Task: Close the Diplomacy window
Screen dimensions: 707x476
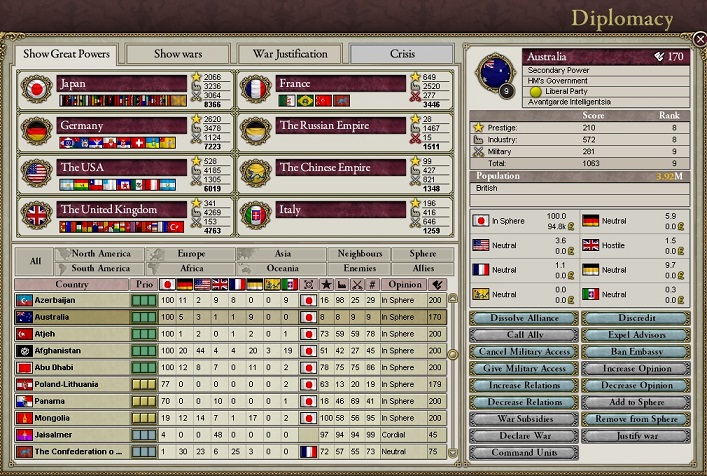Action: (699, 39)
